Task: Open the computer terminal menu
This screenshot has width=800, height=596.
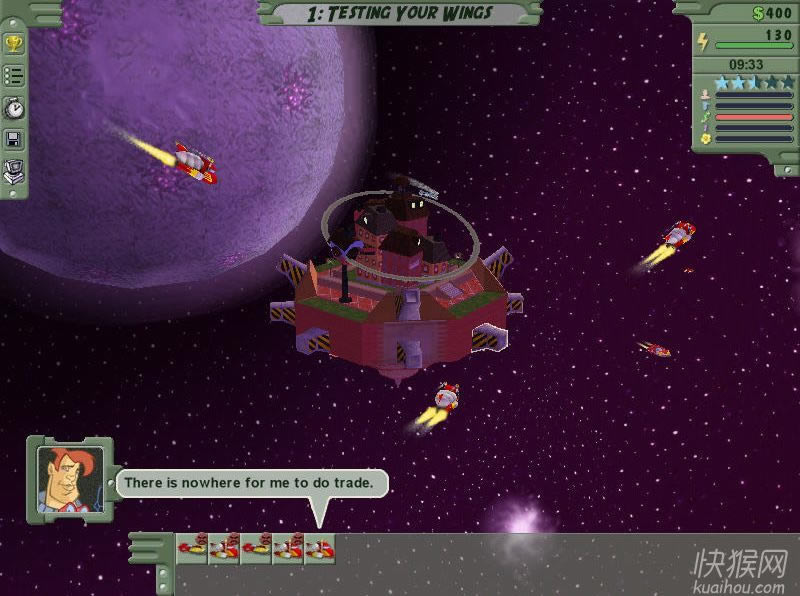Action: pos(14,170)
